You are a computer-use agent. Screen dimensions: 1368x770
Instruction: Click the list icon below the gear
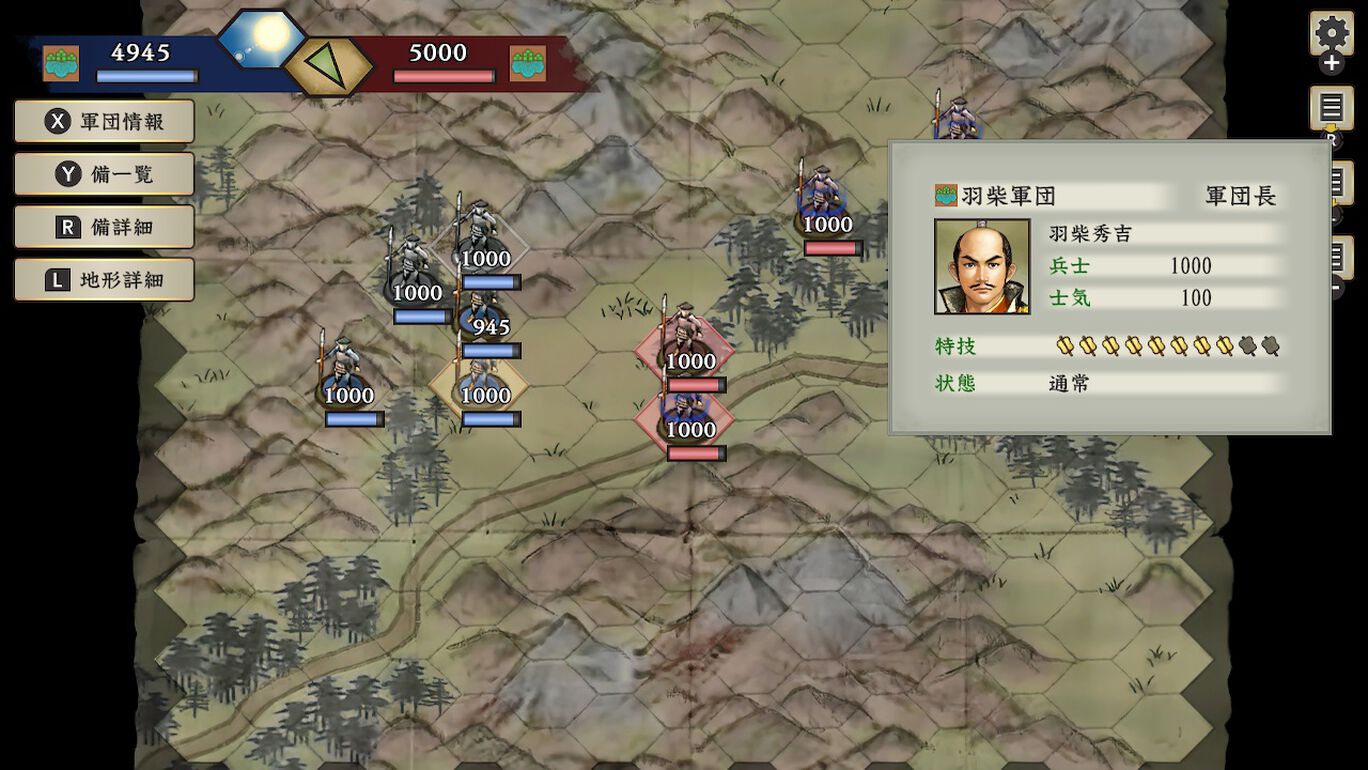click(1331, 107)
